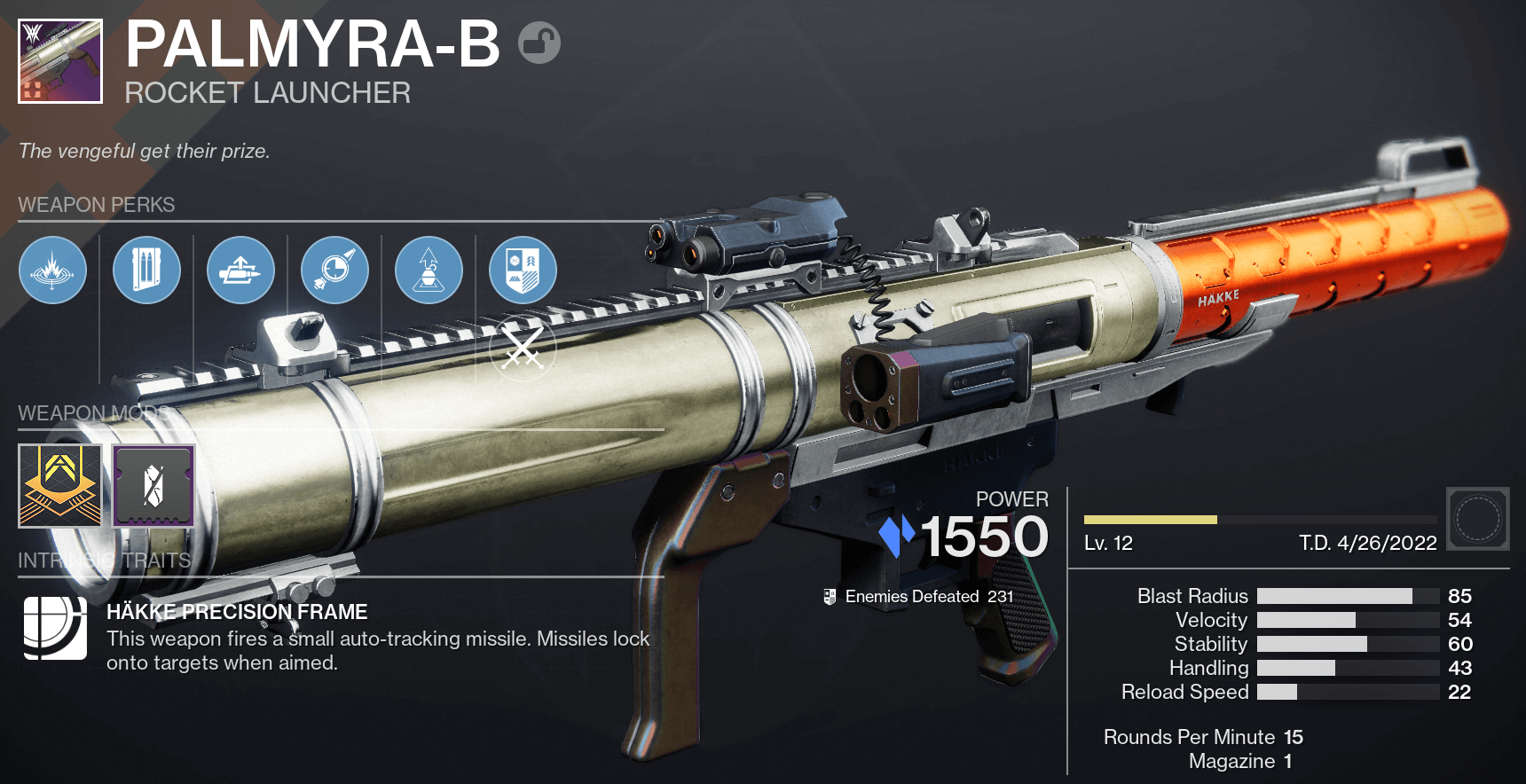
Task: Select the quartered shield emblem perk
Action: 523,270
